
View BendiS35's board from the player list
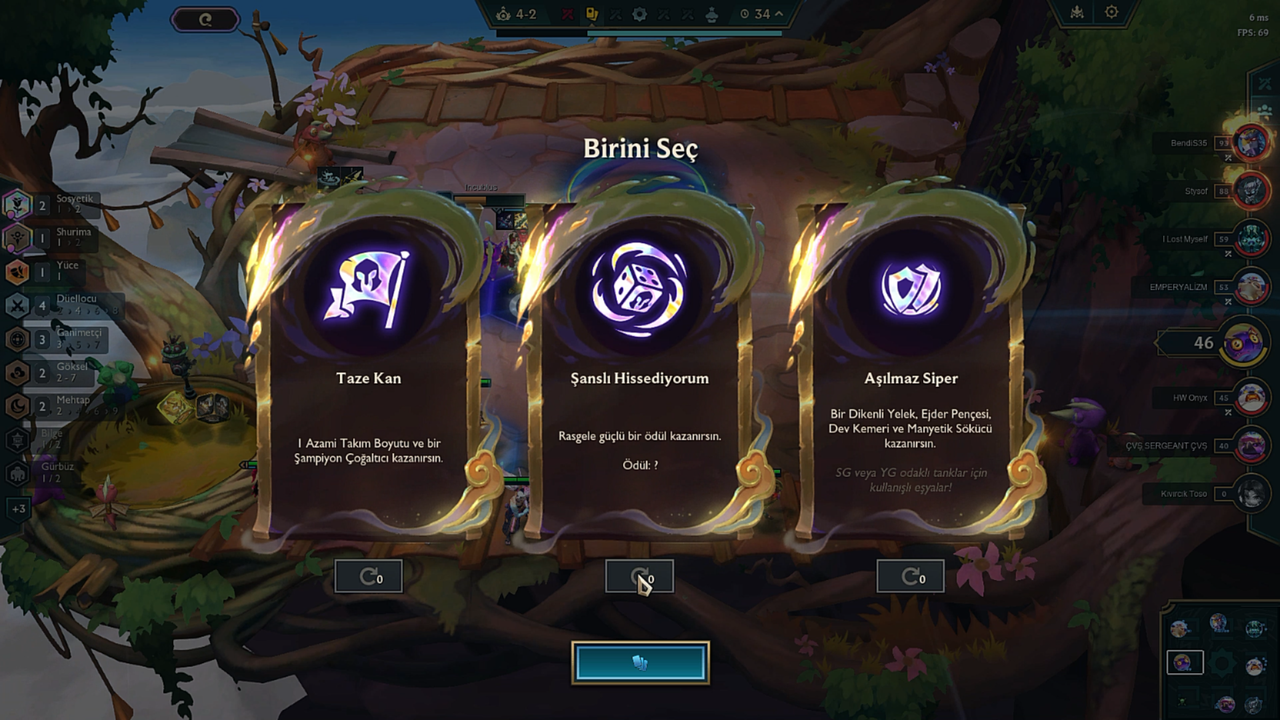coord(1251,143)
